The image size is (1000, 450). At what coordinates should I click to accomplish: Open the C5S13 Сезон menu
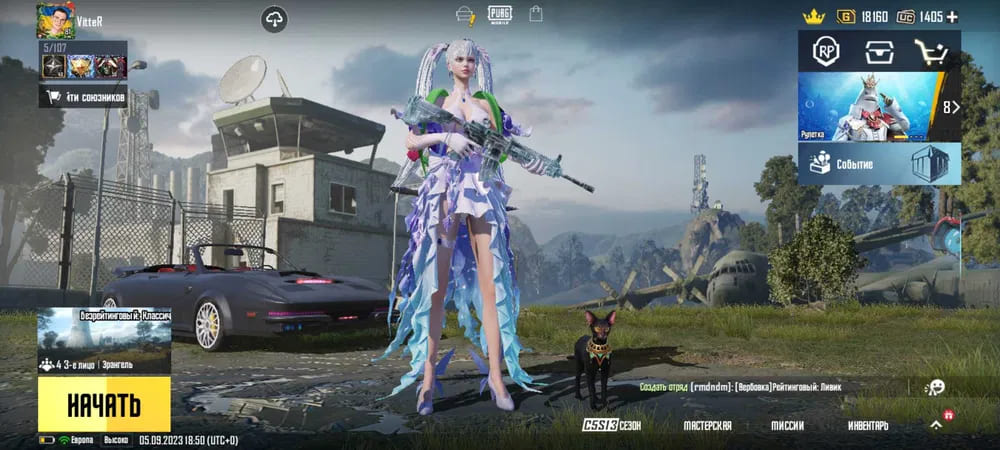612,425
